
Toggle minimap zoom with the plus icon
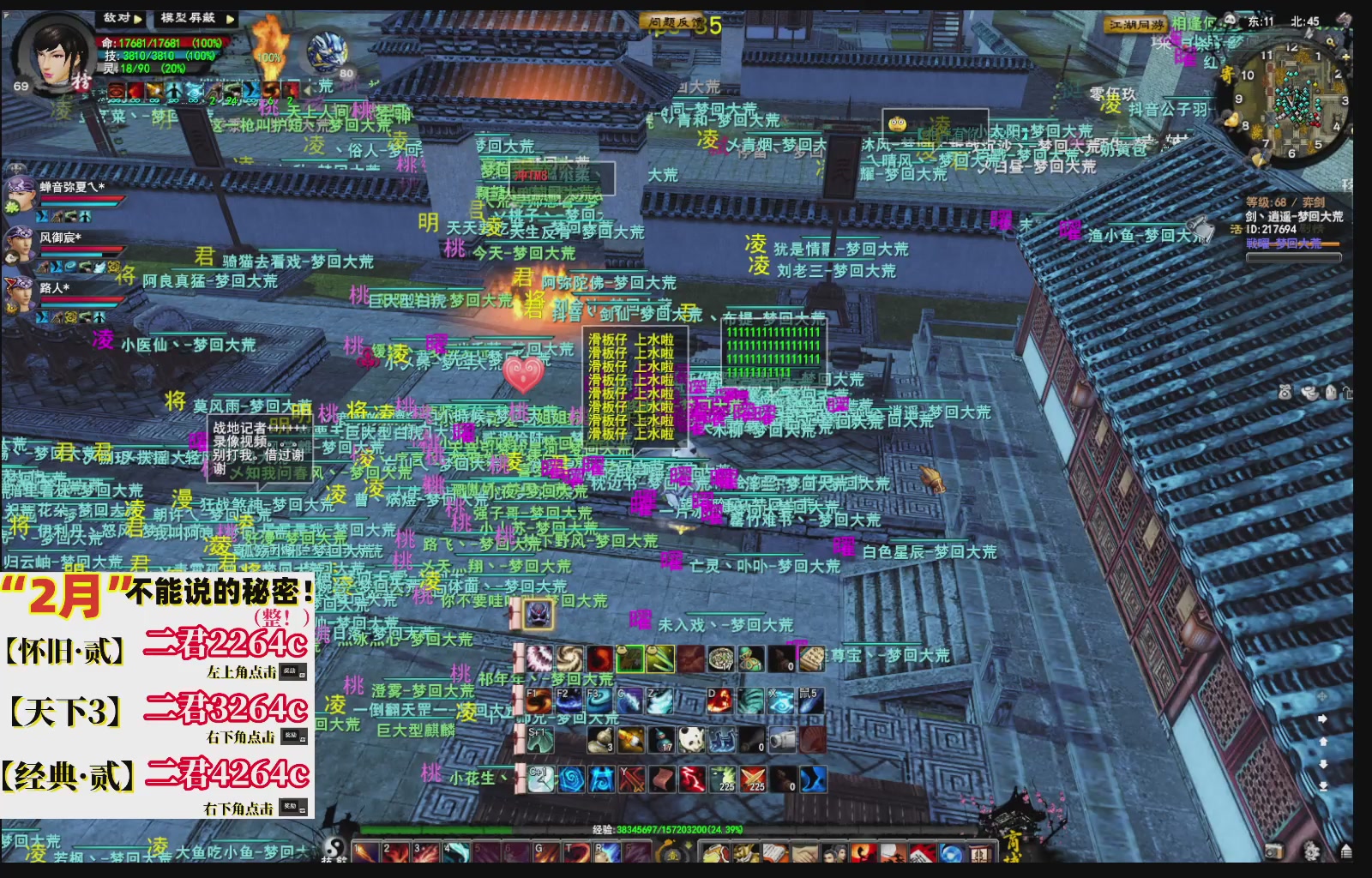1345,57
